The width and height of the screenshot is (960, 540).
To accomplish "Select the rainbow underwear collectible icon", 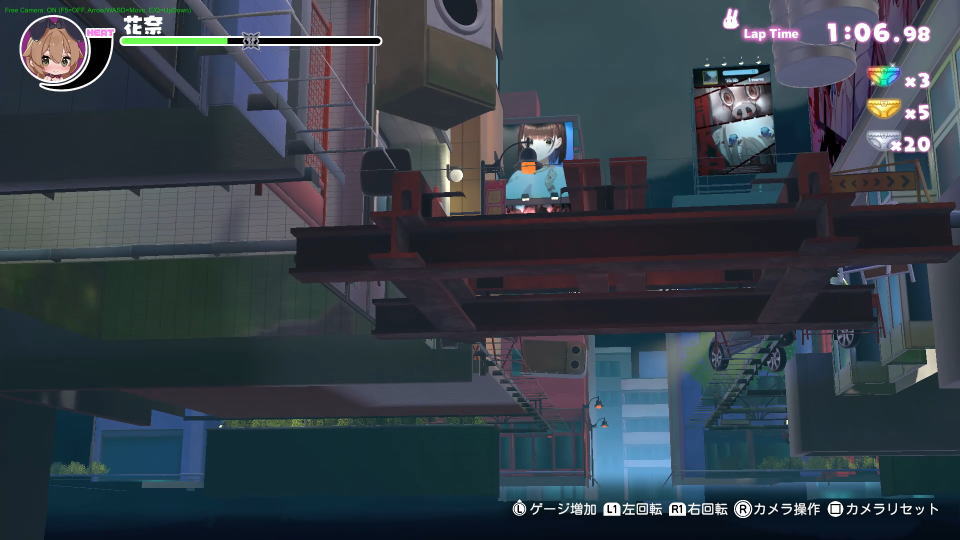I will coord(883,78).
